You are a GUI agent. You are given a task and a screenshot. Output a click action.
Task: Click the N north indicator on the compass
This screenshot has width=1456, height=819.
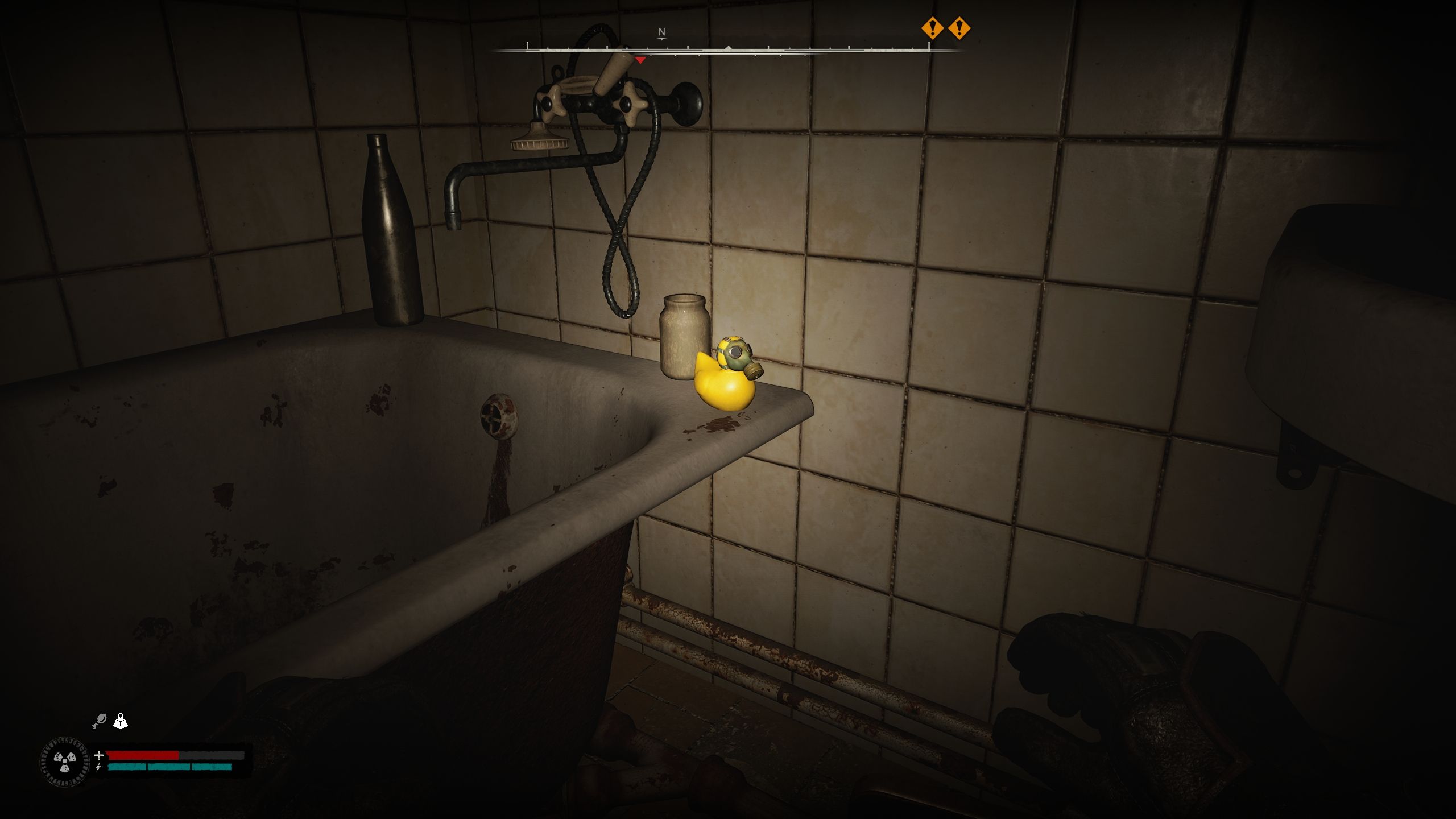pos(661,32)
